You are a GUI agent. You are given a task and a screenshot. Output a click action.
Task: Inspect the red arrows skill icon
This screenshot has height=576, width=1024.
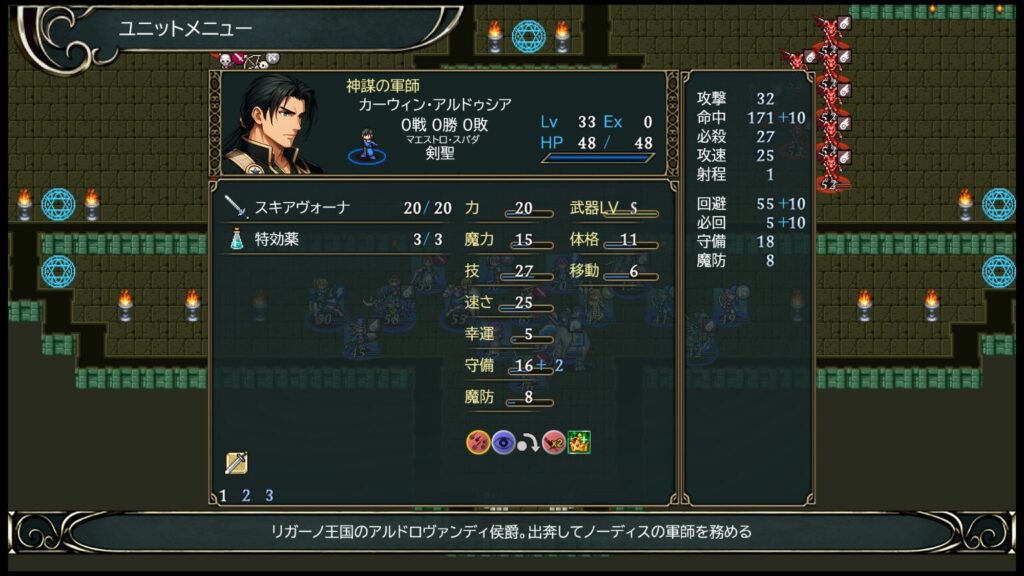click(x=478, y=442)
